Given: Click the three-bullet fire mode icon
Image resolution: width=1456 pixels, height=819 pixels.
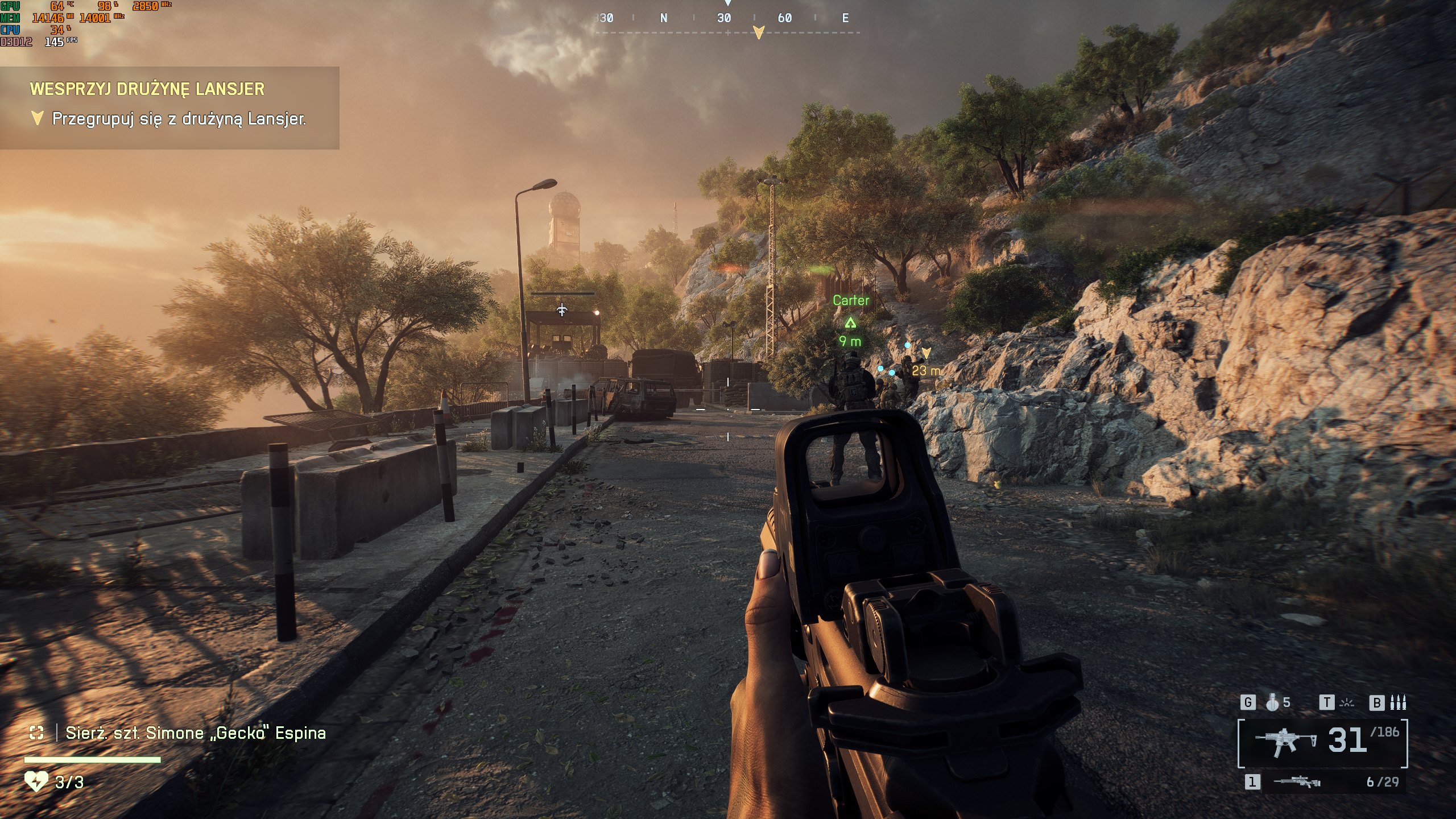Looking at the screenshot, I should [1397, 703].
